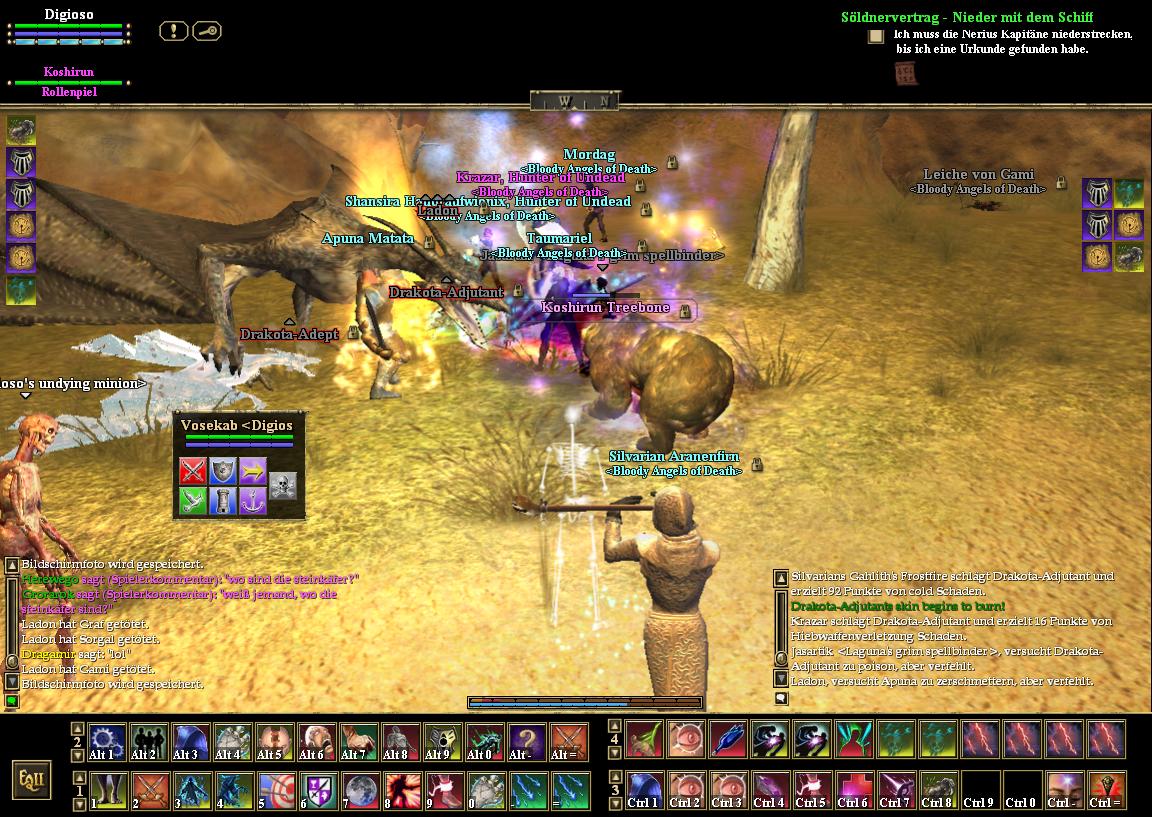Open the exclamation mark notification button
The width and height of the screenshot is (1152, 817).
(x=173, y=31)
